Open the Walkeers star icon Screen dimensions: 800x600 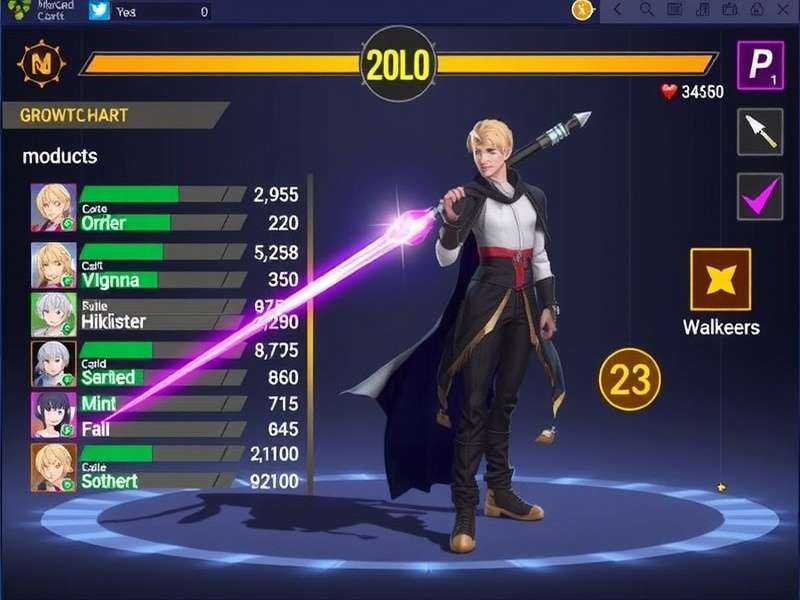pyautogui.click(x=720, y=279)
